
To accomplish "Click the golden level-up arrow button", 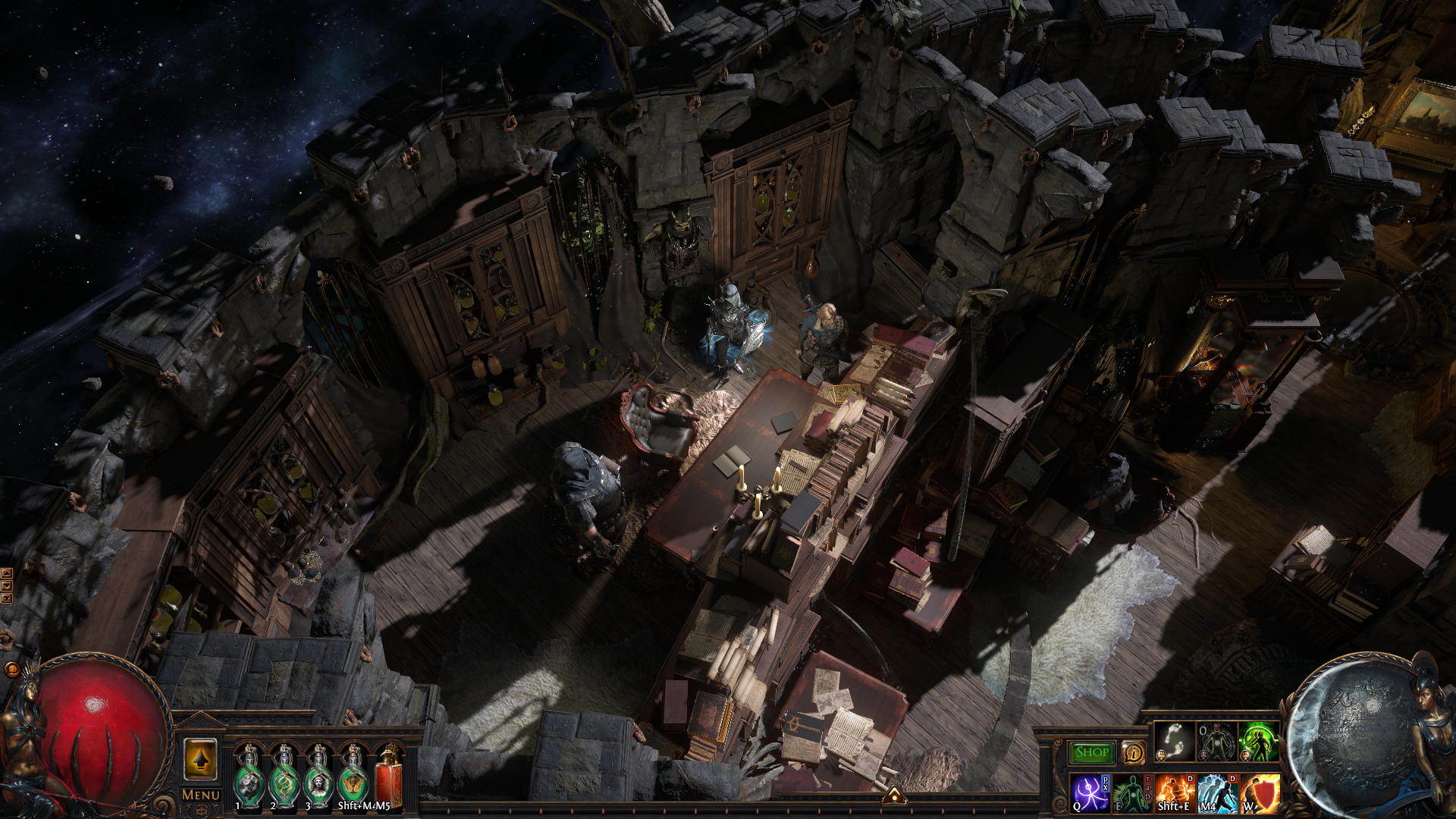I will click(x=201, y=759).
